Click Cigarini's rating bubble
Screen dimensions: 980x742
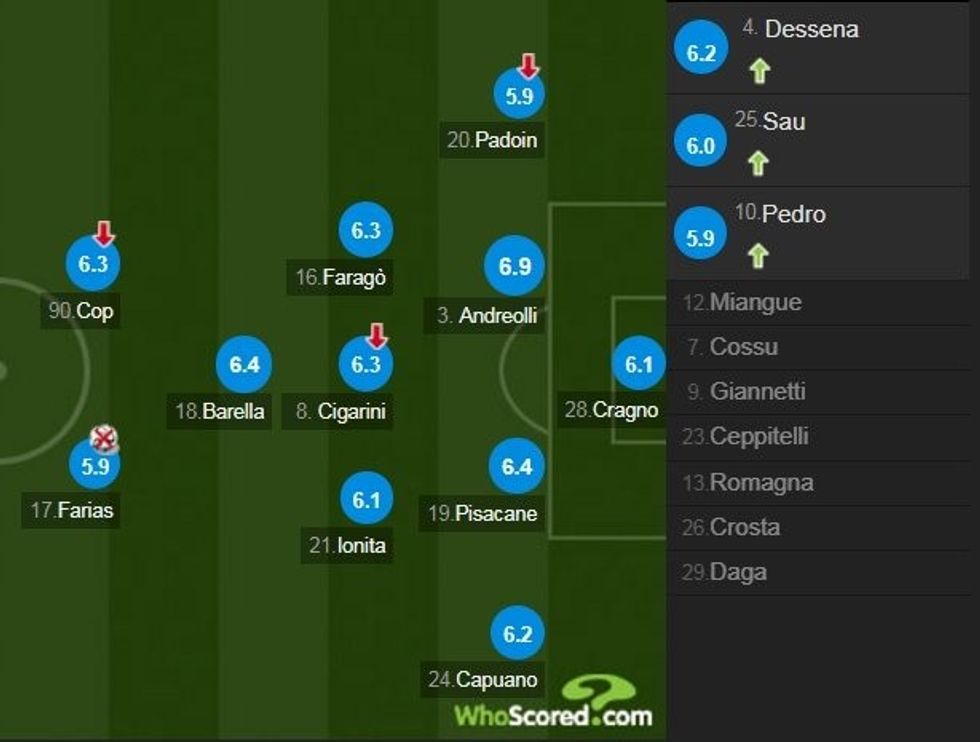coord(366,364)
